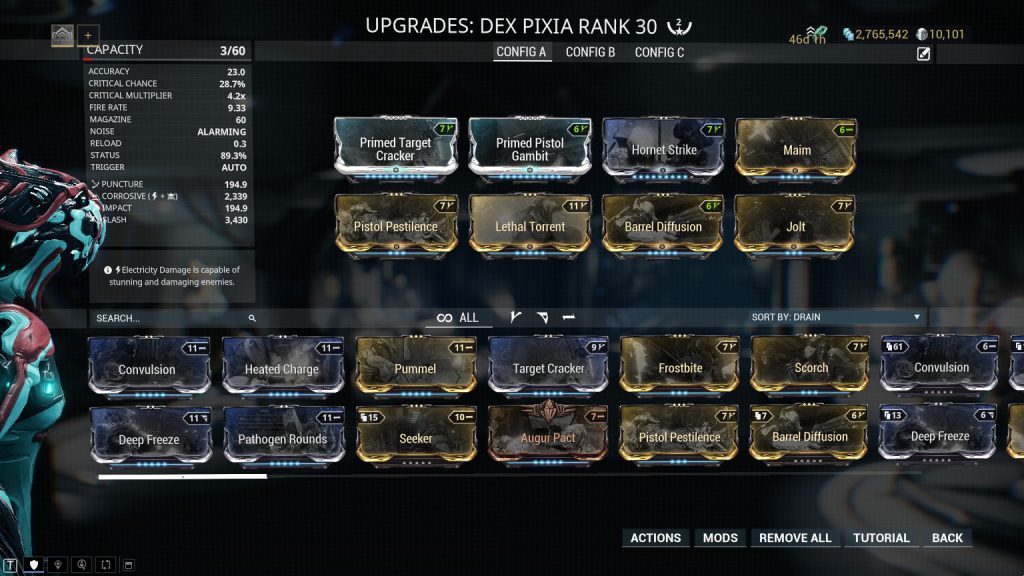Choose the equipped Hornet Strike mod
Image resolution: width=1024 pixels, height=576 pixels.
(x=663, y=148)
